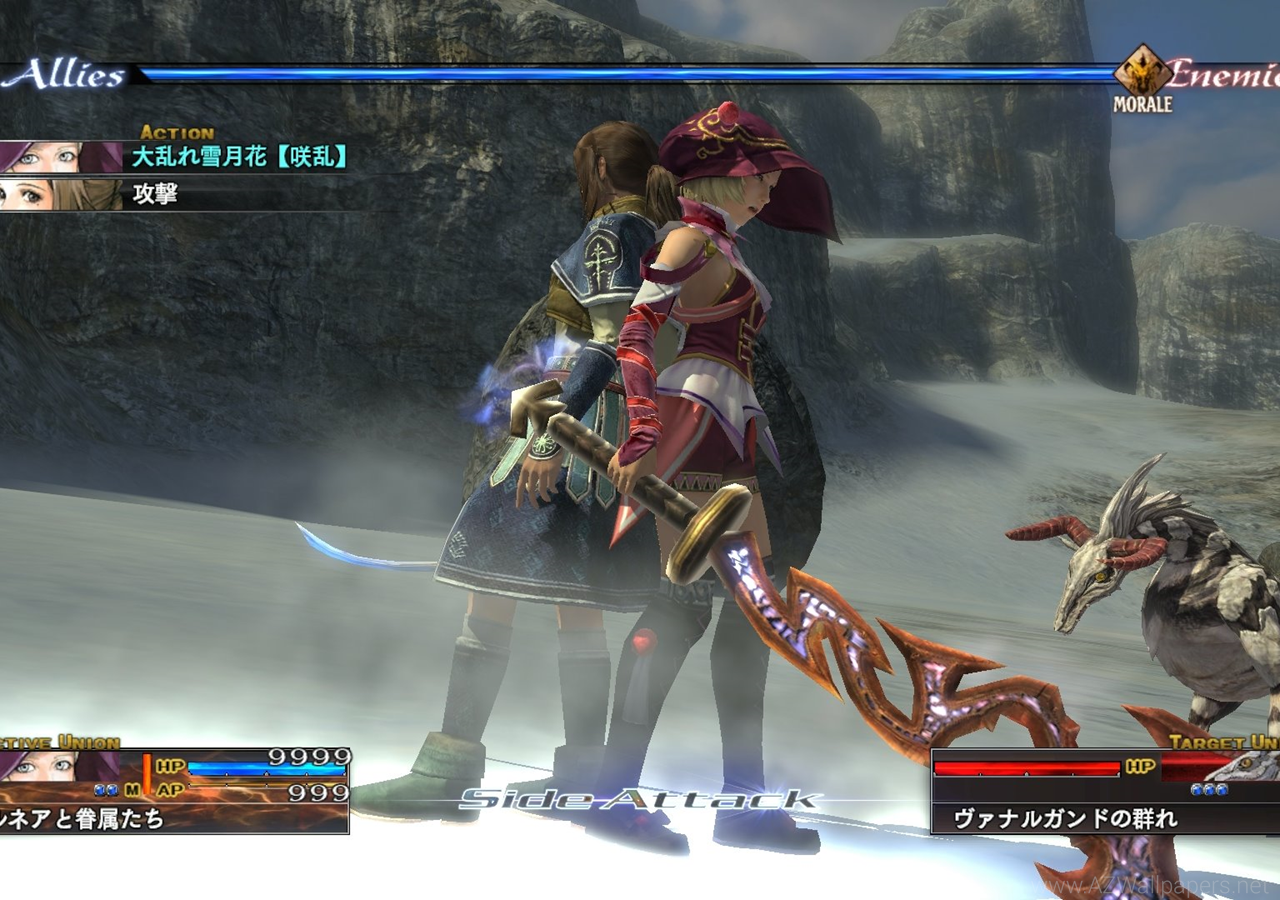
Task: Click the dragon portrait in the target union panel
Action: (x=1250, y=767)
